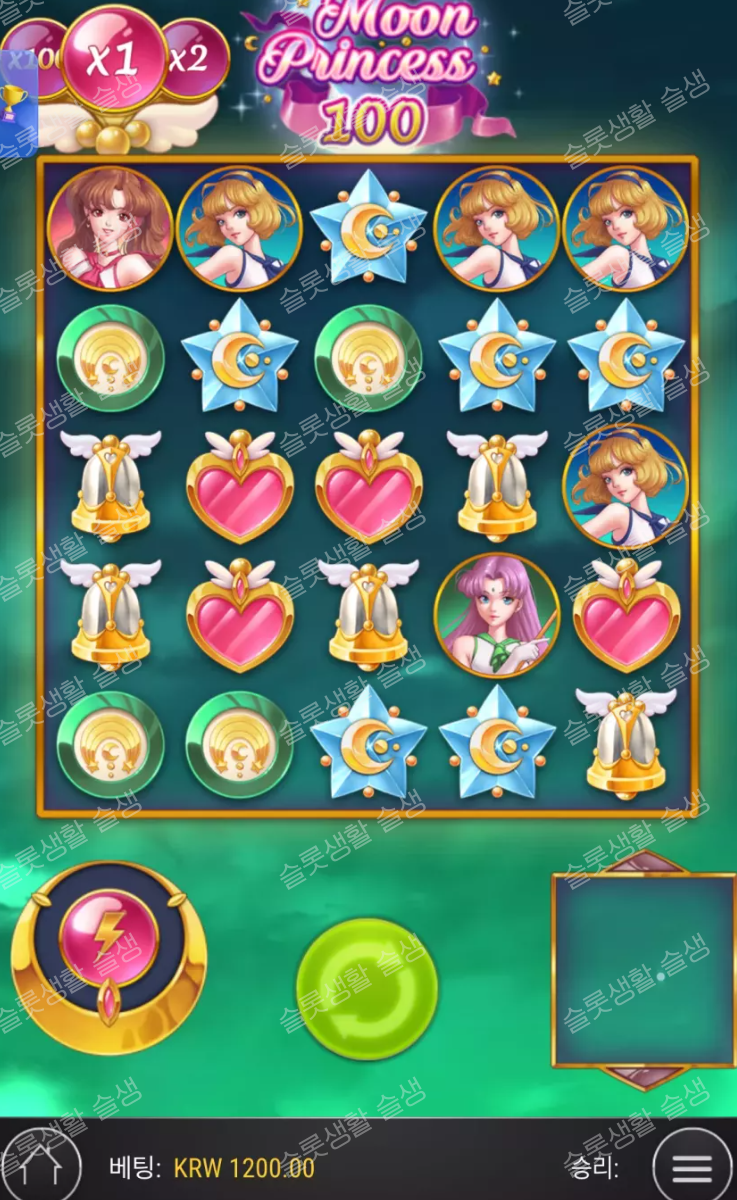Go to the lobby via house icon
This screenshot has width=737, height=1200.
tap(42, 1168)
